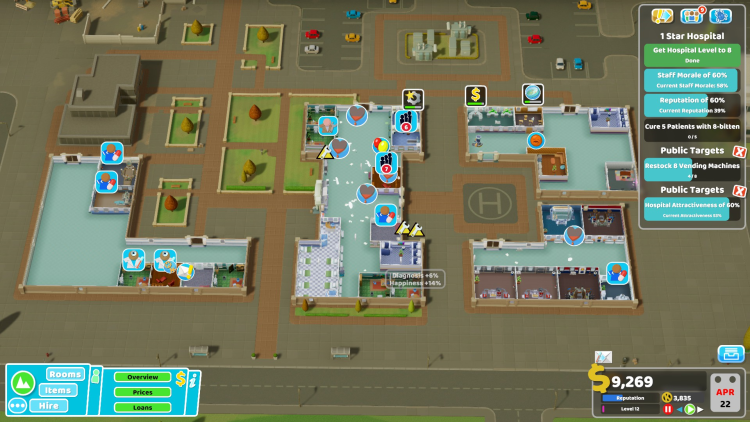Decrease game speed with the blue left arrow
Screen dimensions: 750x422
(x=679, y=409)
